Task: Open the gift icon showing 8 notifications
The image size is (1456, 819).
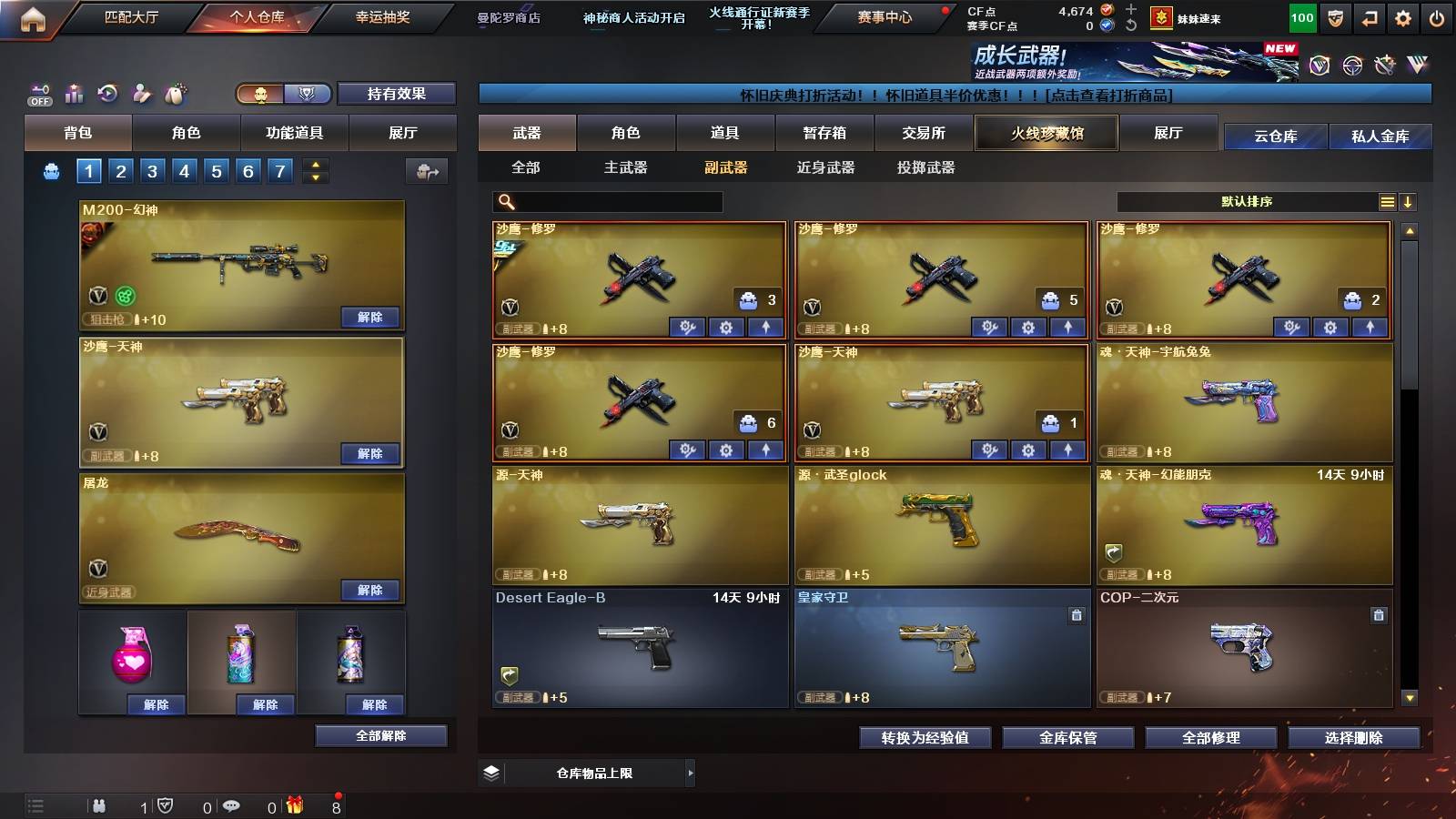Action: 294,803
